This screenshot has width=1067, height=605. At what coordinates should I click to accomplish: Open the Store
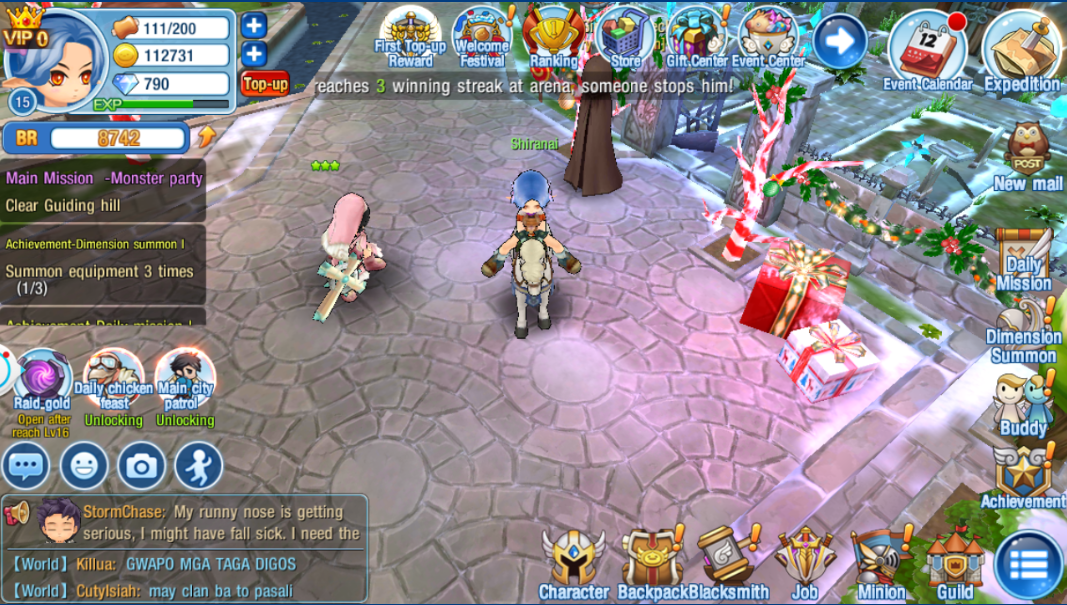[x=625, y=37]
